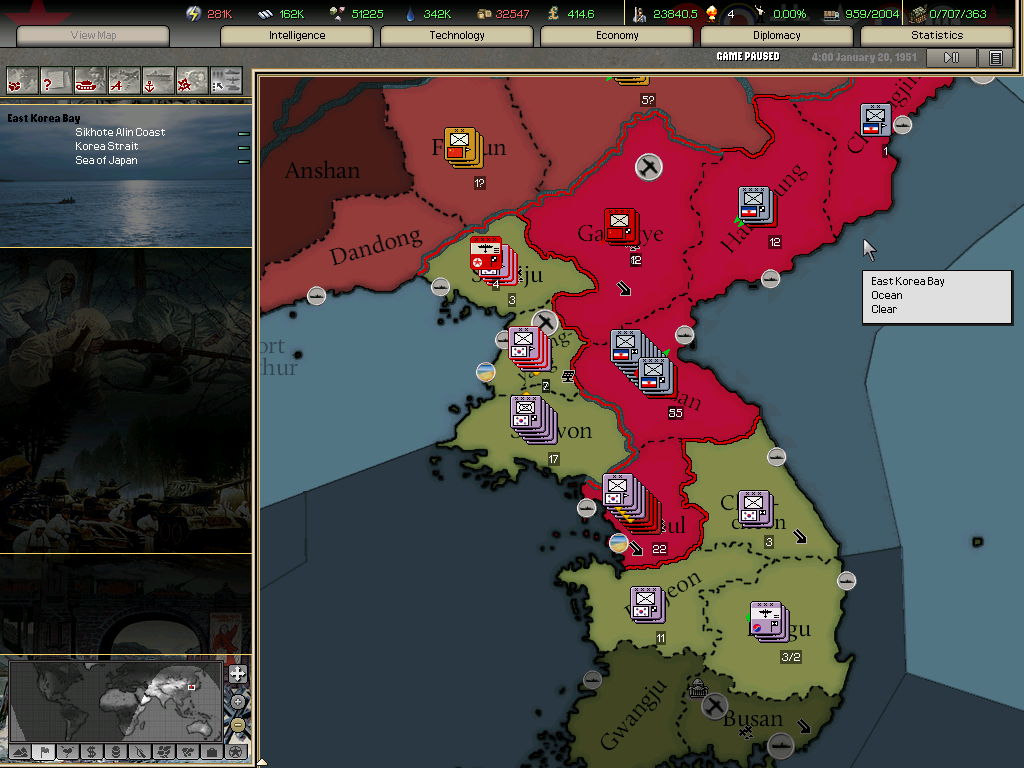Open the Economy tab

(x=617, y=36)
